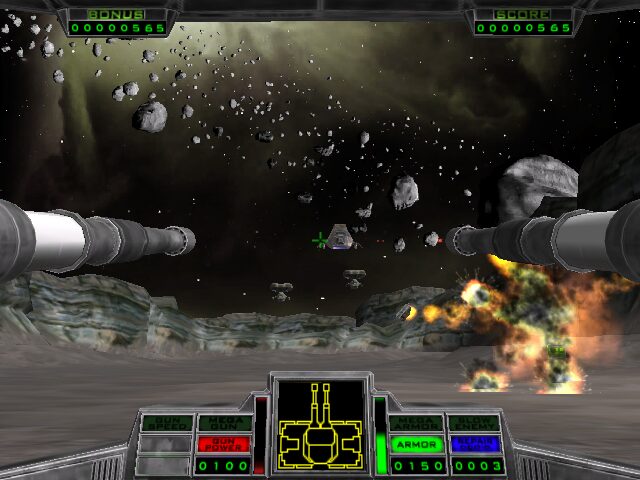Click the green Armor indicator
640x480 pixels.
tap(416, 444)
